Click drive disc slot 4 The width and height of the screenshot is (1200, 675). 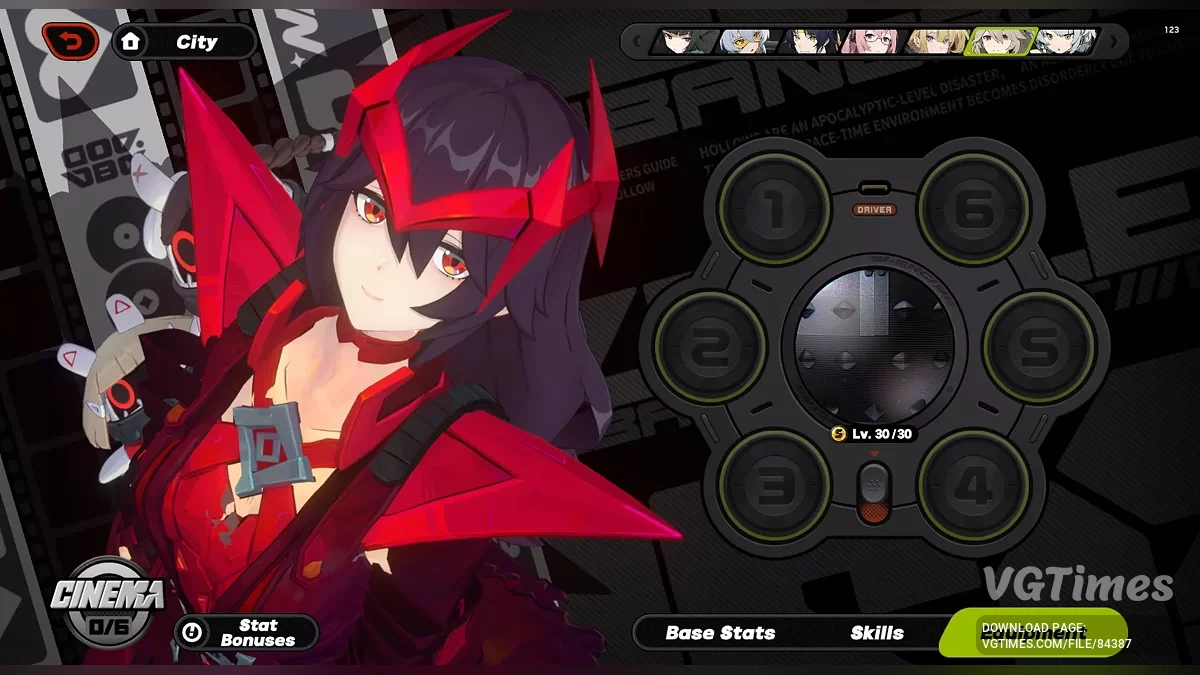[974, 486]
